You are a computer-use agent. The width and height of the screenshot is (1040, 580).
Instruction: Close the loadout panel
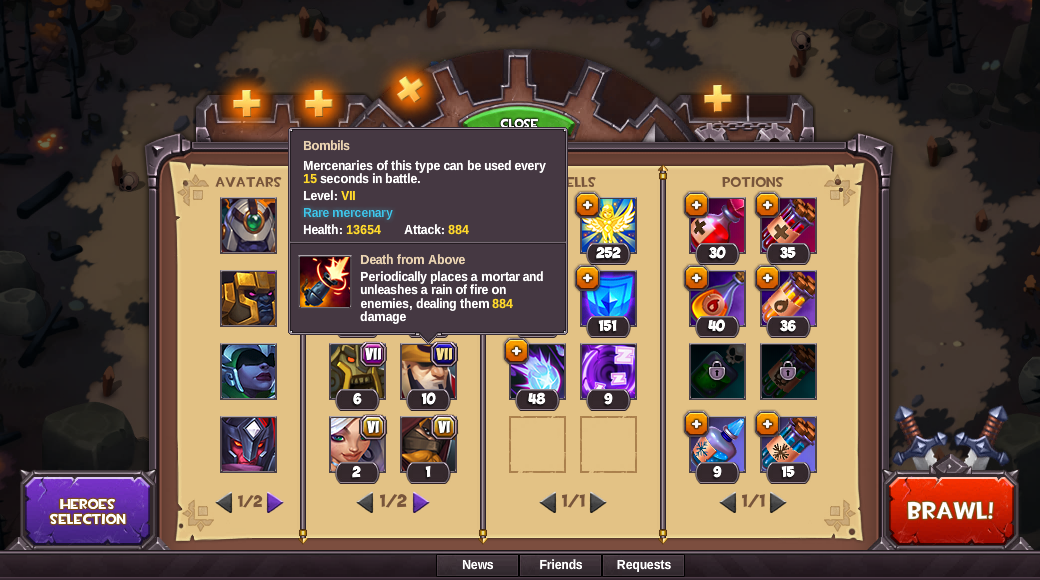tap(518, 122)
